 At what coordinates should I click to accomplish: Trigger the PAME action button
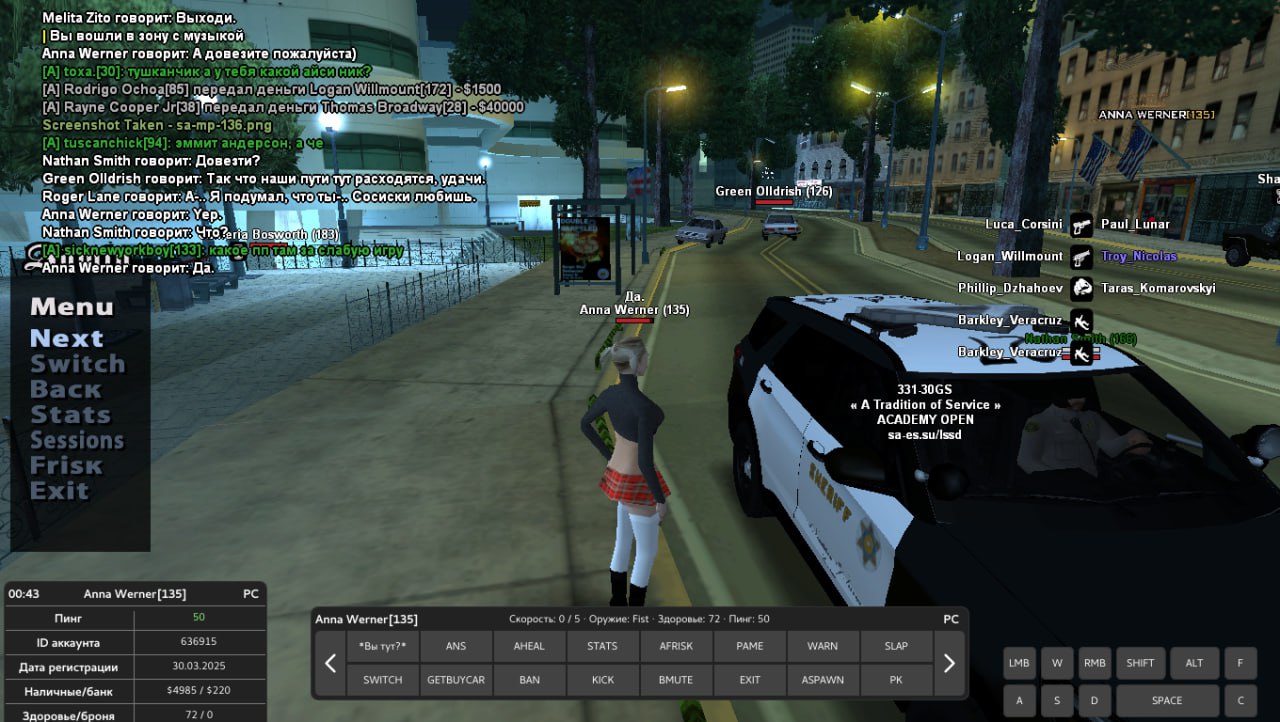coord(750,646)
